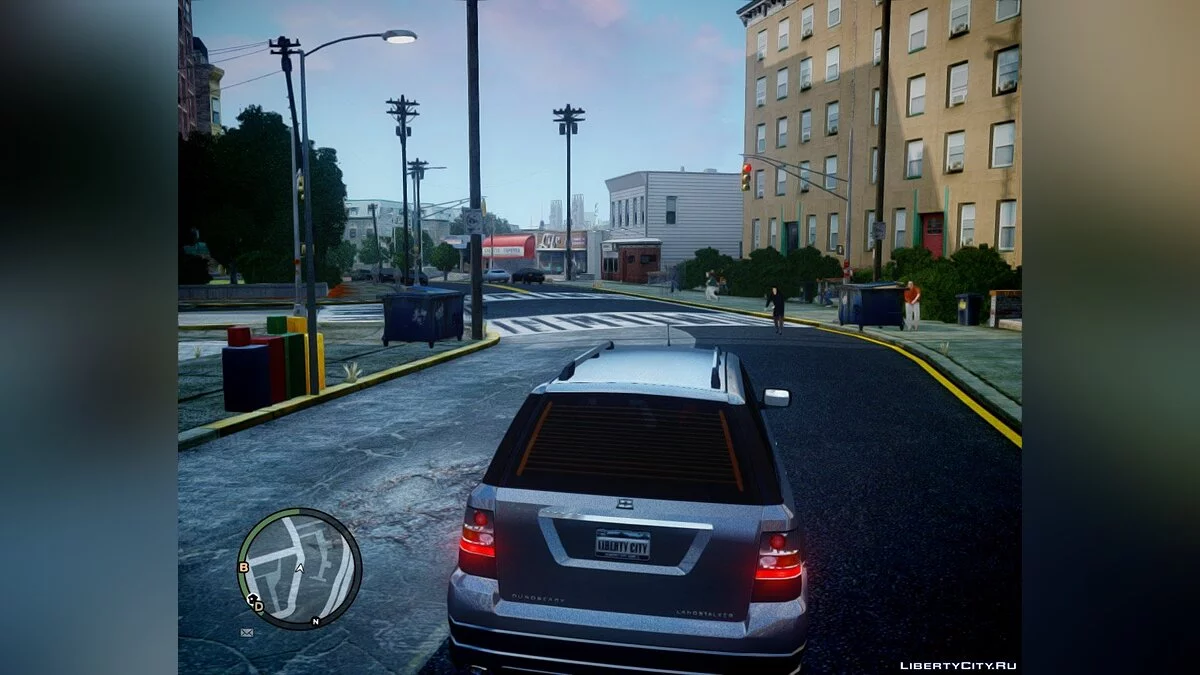Open the LibertyCity.ru watermark link
1200x675 pixels.
958,665
